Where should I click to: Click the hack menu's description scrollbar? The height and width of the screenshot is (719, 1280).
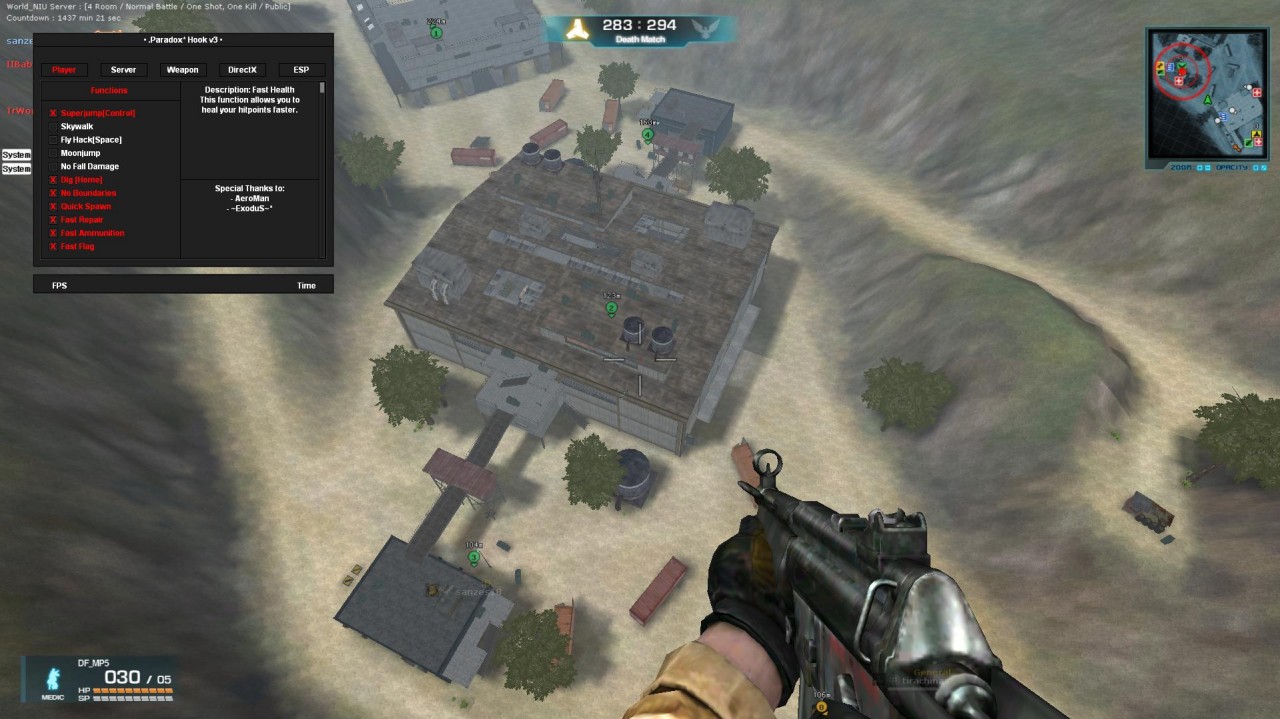[322, 89]
